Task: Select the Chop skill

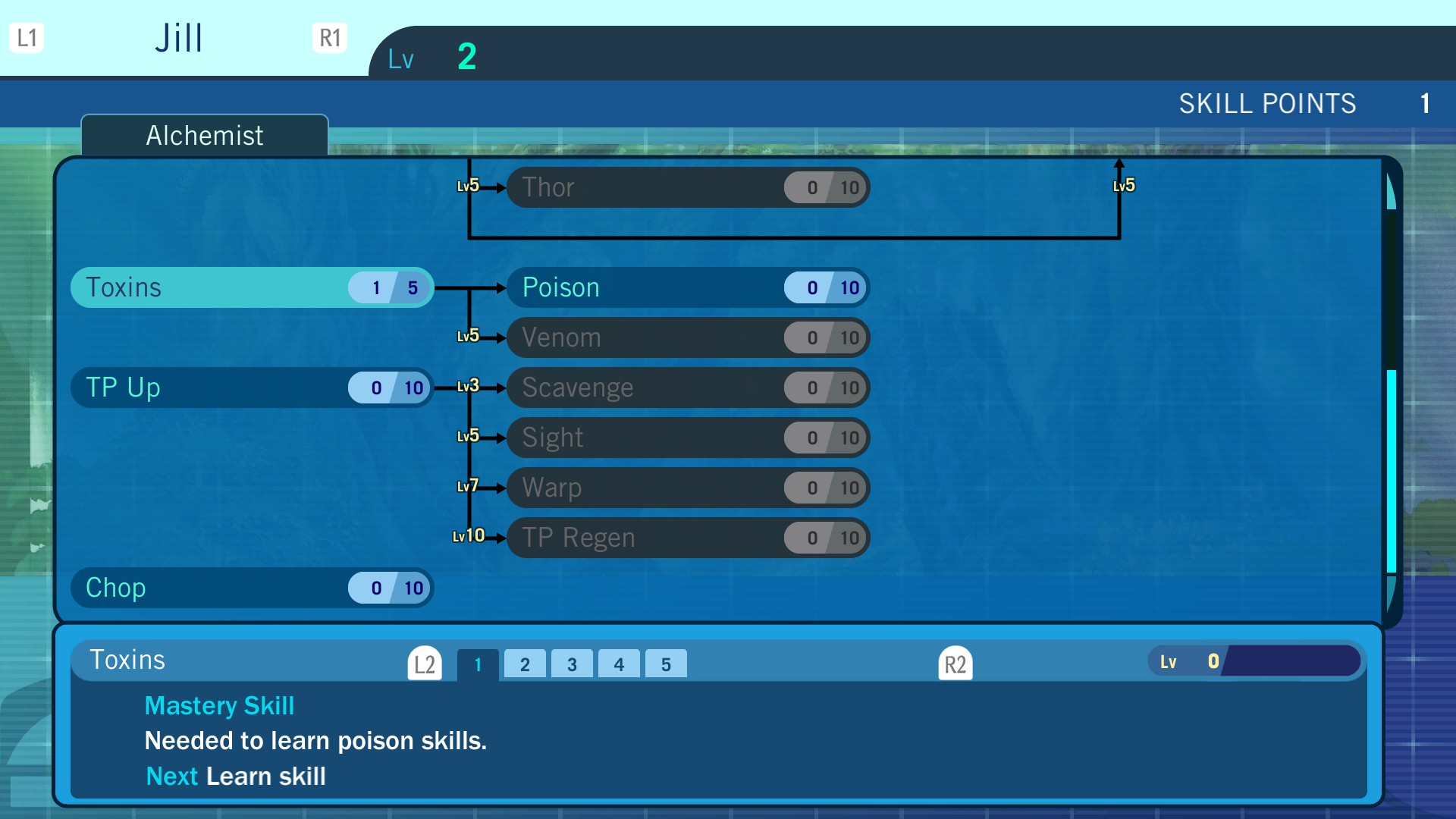Action: (x=251, y=588)
